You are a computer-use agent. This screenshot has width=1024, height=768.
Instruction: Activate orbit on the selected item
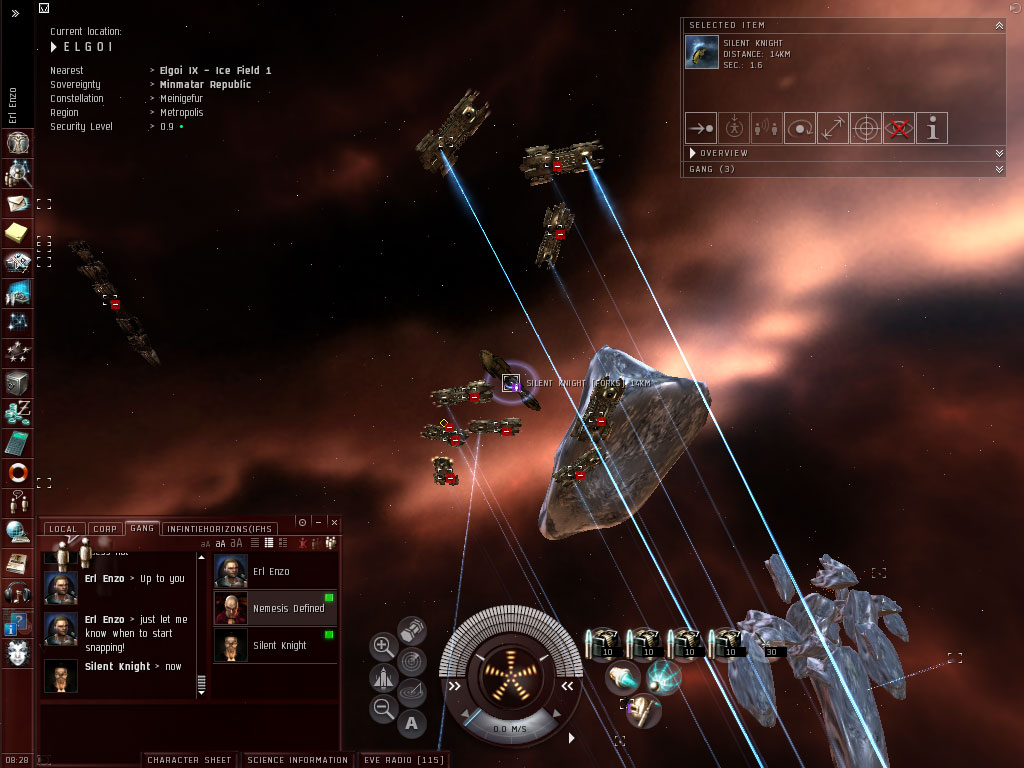pyautogui.click(x=800, y=128)
